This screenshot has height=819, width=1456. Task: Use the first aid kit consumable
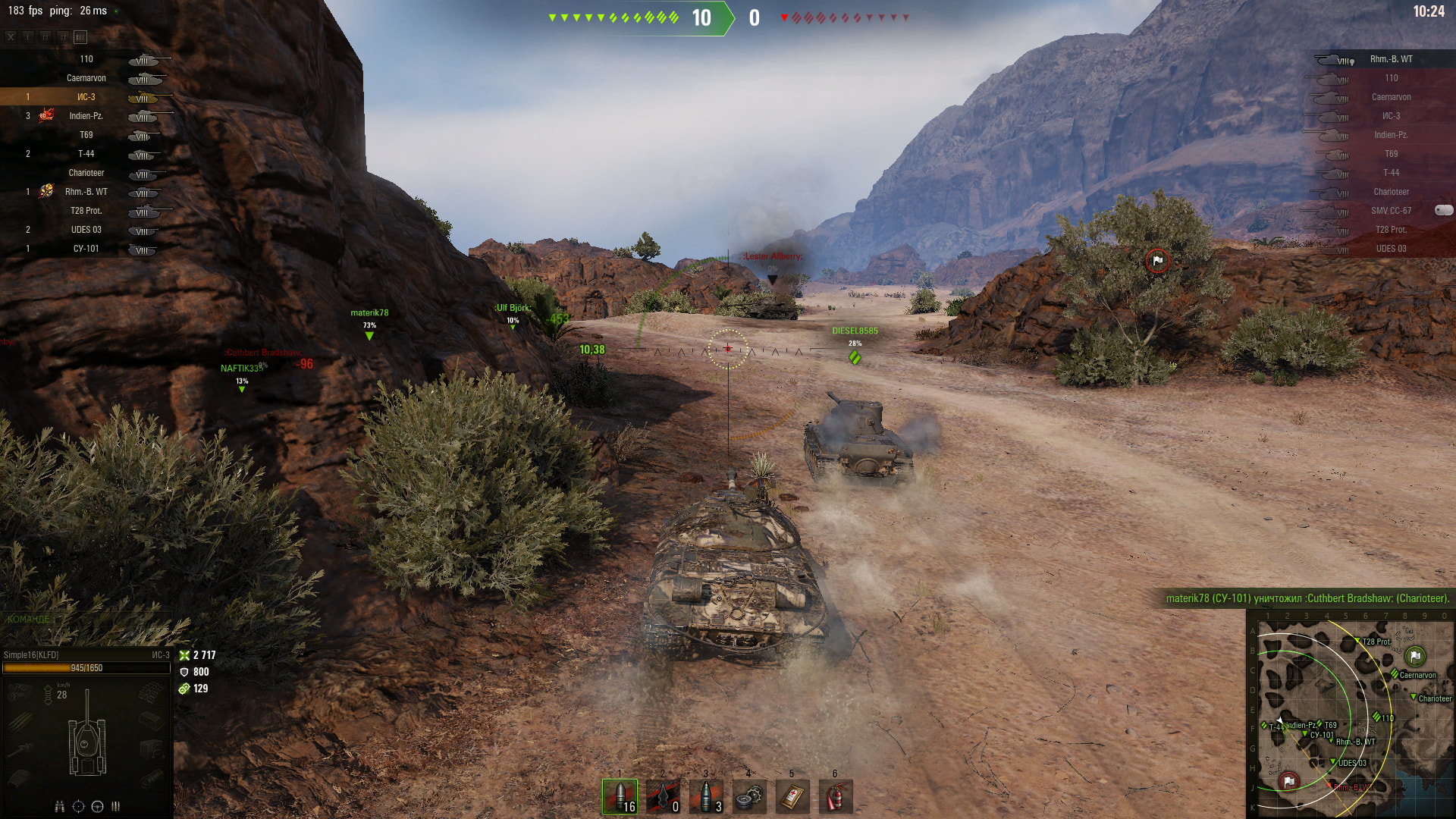coord(792,796)
